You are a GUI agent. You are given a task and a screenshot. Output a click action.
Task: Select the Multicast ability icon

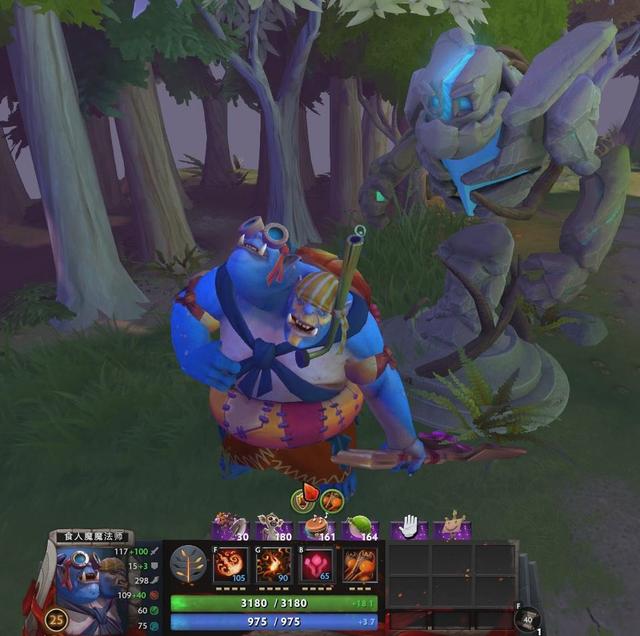pyautogui.click(x=360, y=565)
